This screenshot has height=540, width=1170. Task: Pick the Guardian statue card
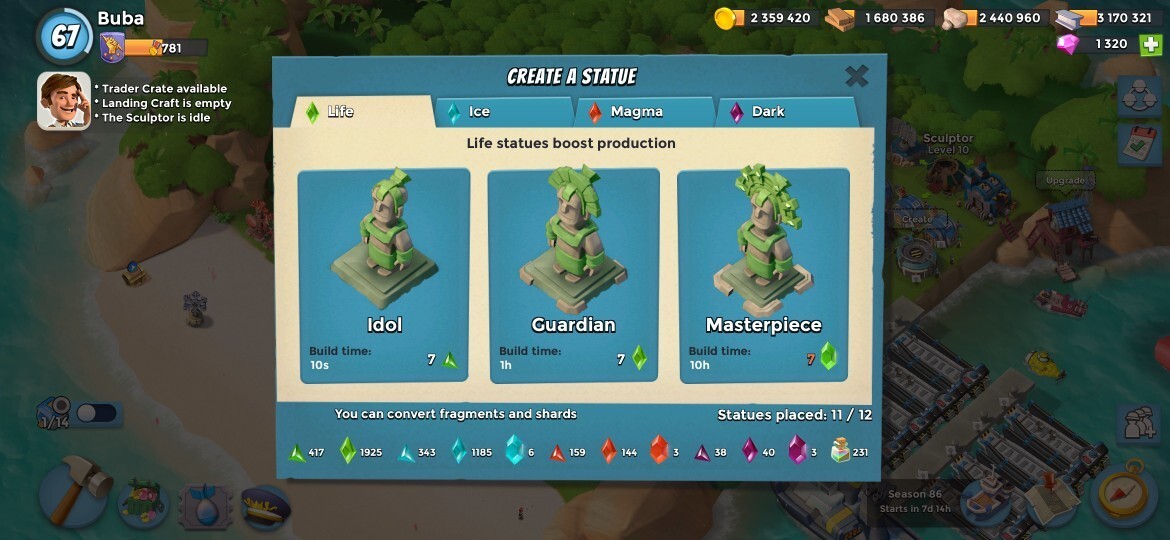[x=573, y=274]
